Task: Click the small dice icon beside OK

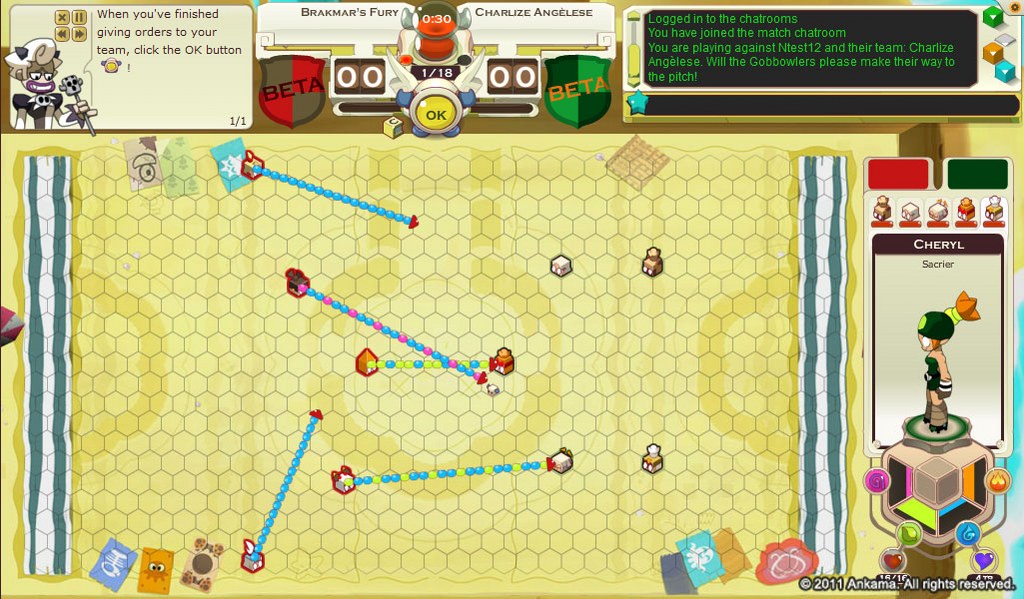Action: 393,127
